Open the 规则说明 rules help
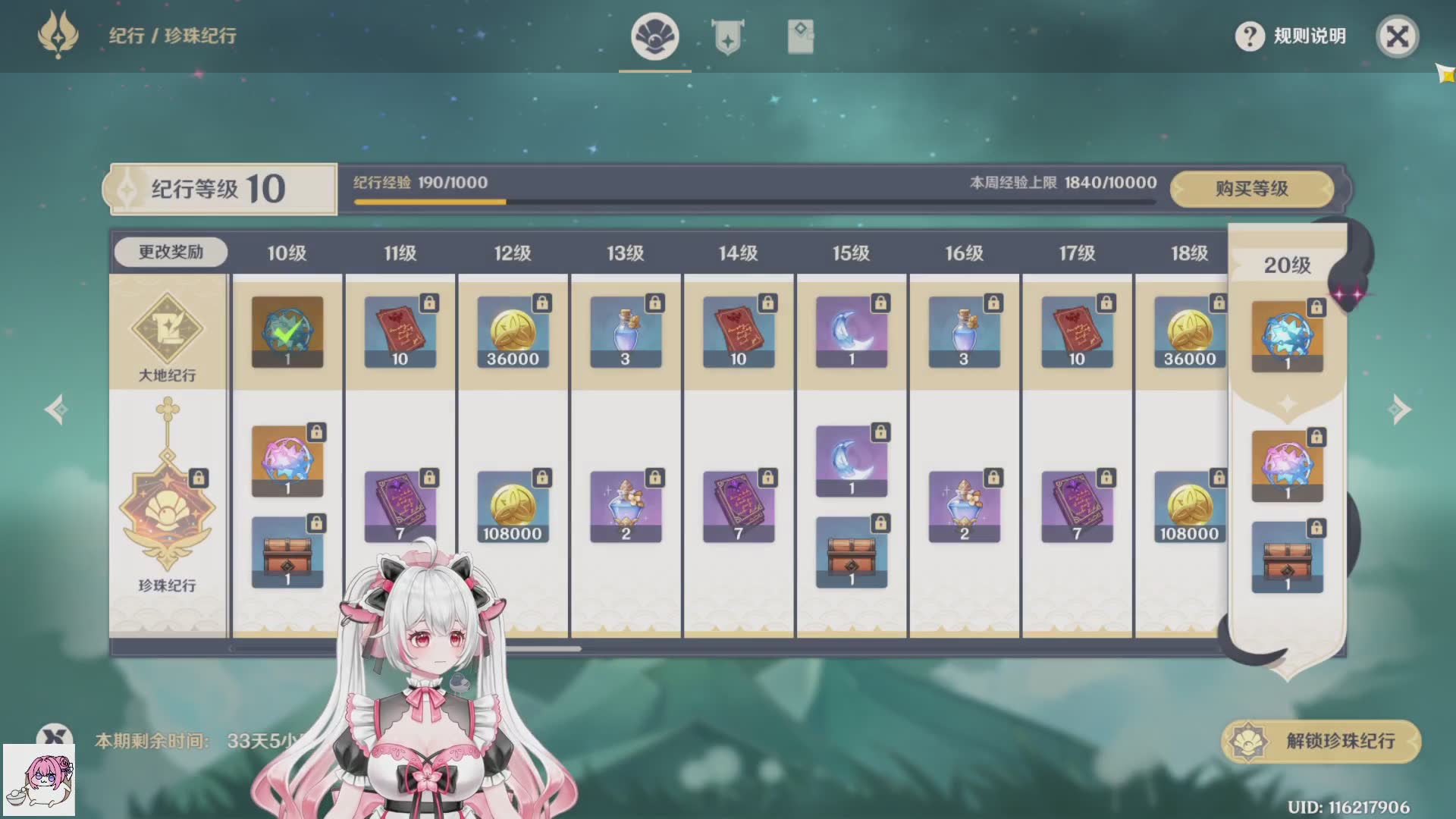The width and height of the screenshot is (1456, 819). coord(1291,36)
